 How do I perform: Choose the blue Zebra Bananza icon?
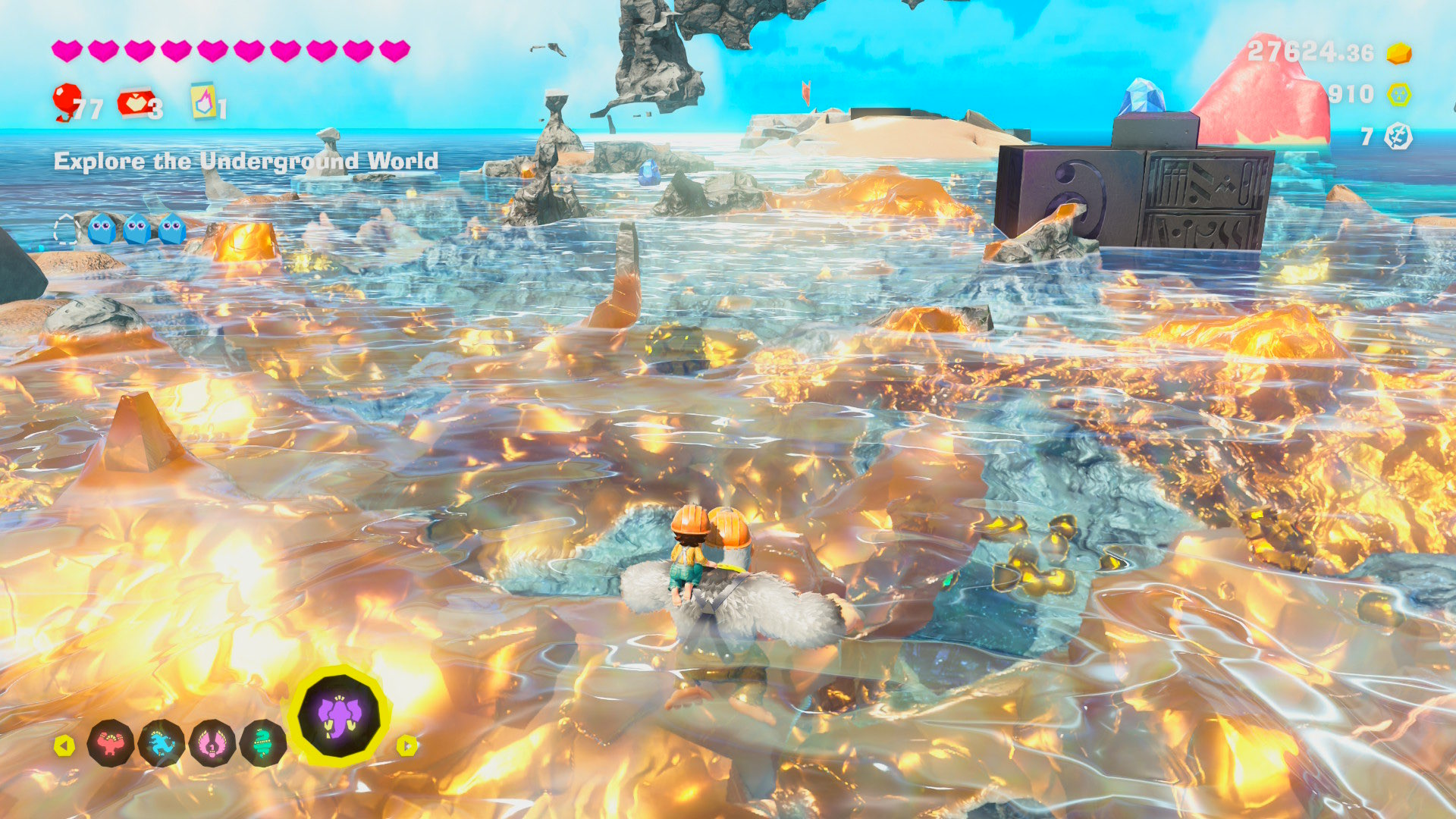click(x=162, y=743)
